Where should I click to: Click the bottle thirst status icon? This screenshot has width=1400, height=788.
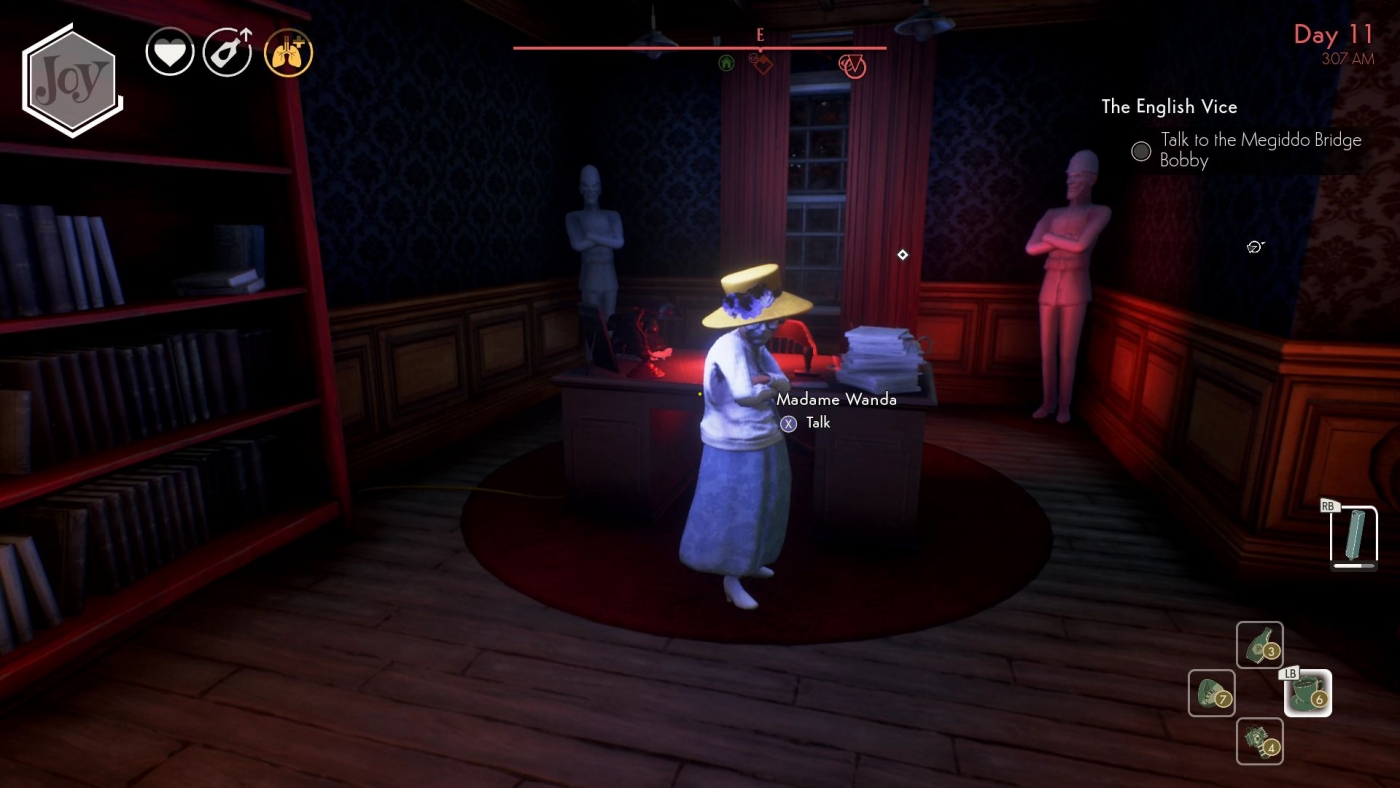[x=227, y=50]
